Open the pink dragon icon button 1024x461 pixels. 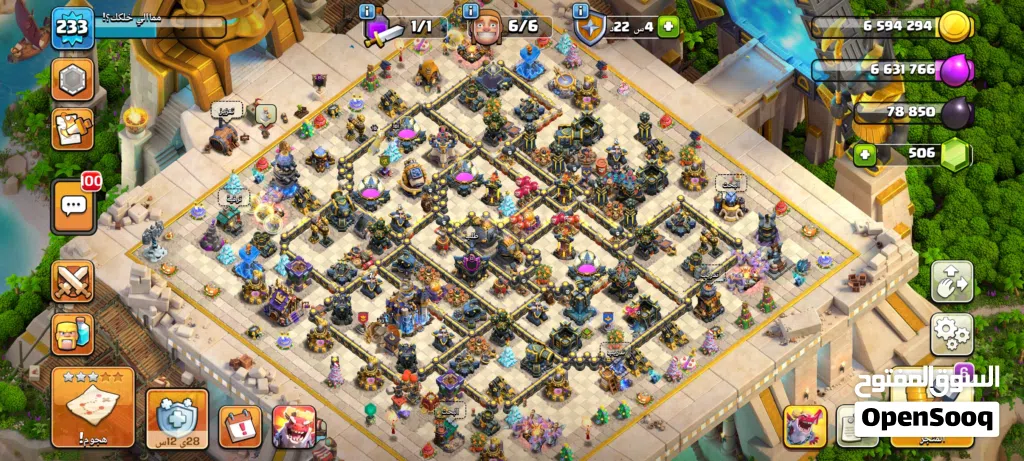(804, 426)
